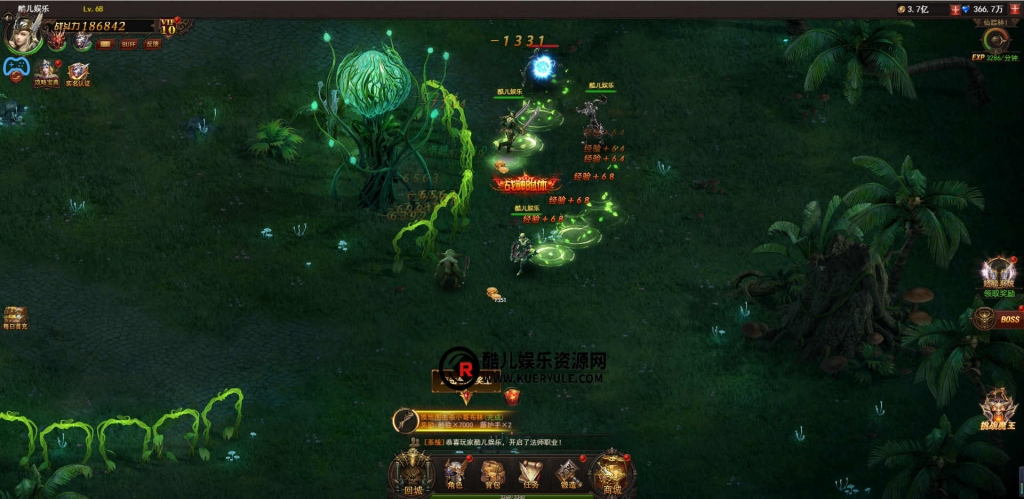Click the player portrait avatar
Viewport: 1024px width, 499px height.
pyautogui.click(x=20, y=32)
